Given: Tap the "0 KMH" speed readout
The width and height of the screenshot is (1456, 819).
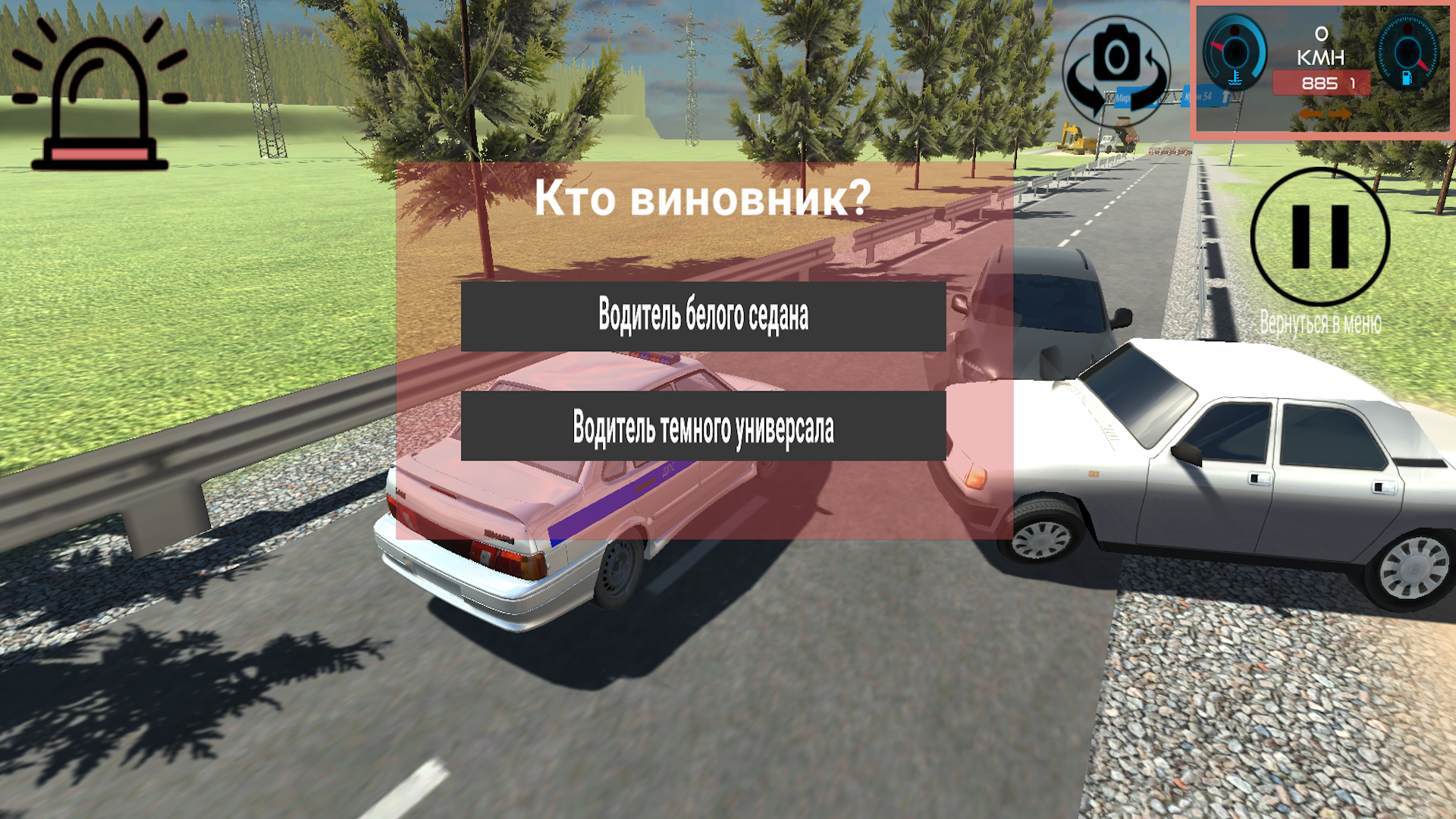Looking at the screenshot, I should [x=1321, y=44].
